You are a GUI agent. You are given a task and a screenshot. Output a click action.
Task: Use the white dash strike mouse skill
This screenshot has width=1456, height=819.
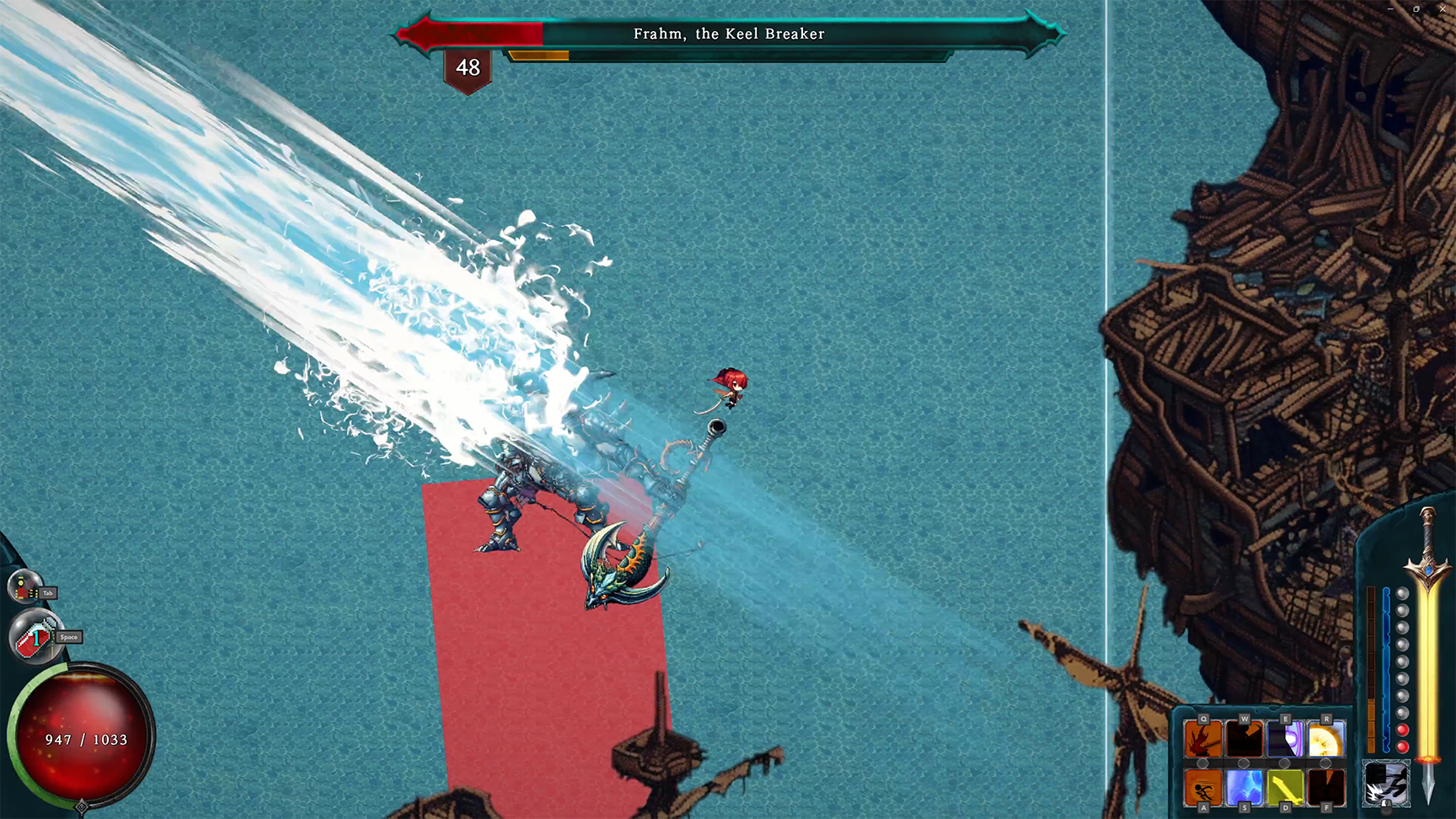pos(1385,784)
